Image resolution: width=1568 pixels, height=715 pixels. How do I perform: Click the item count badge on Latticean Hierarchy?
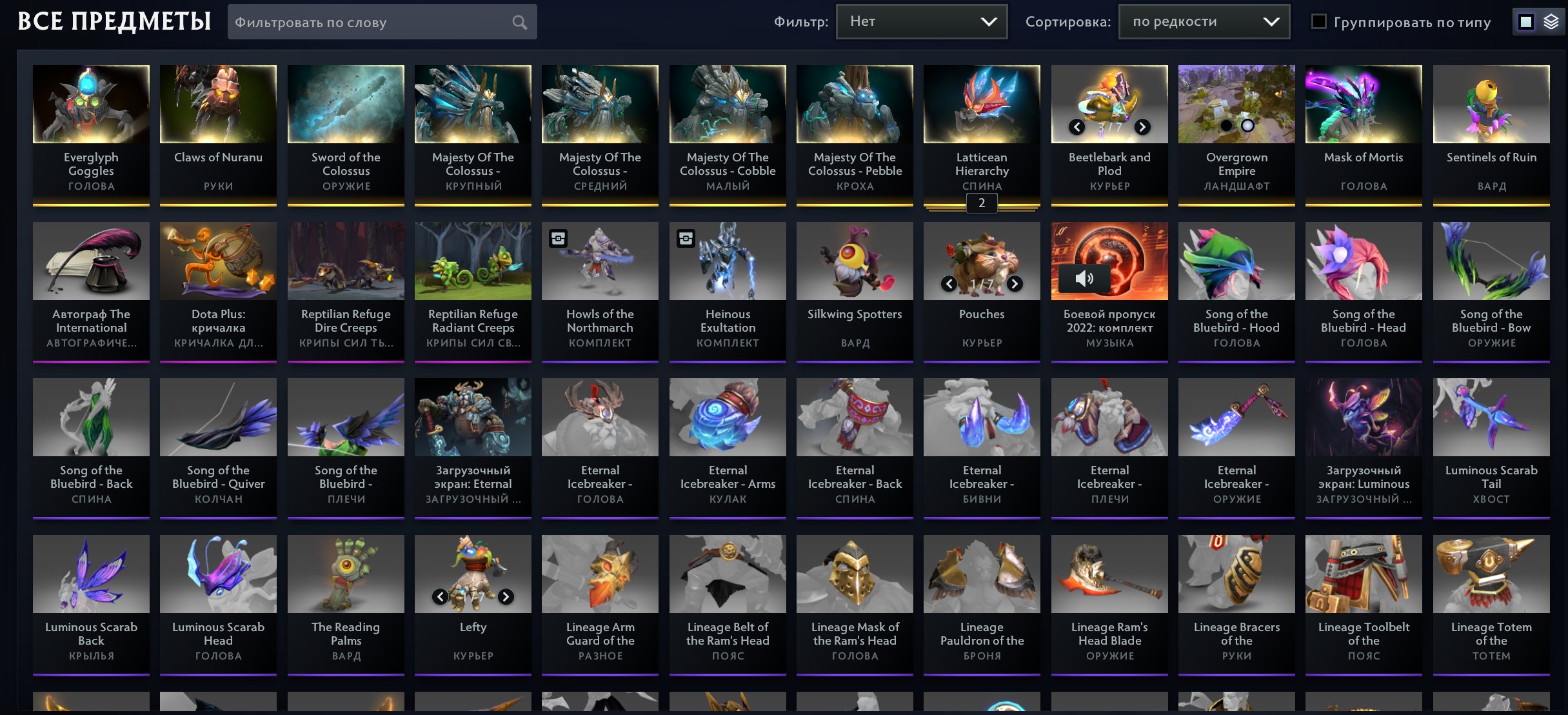pyautogui.click(x=982, y=203)
